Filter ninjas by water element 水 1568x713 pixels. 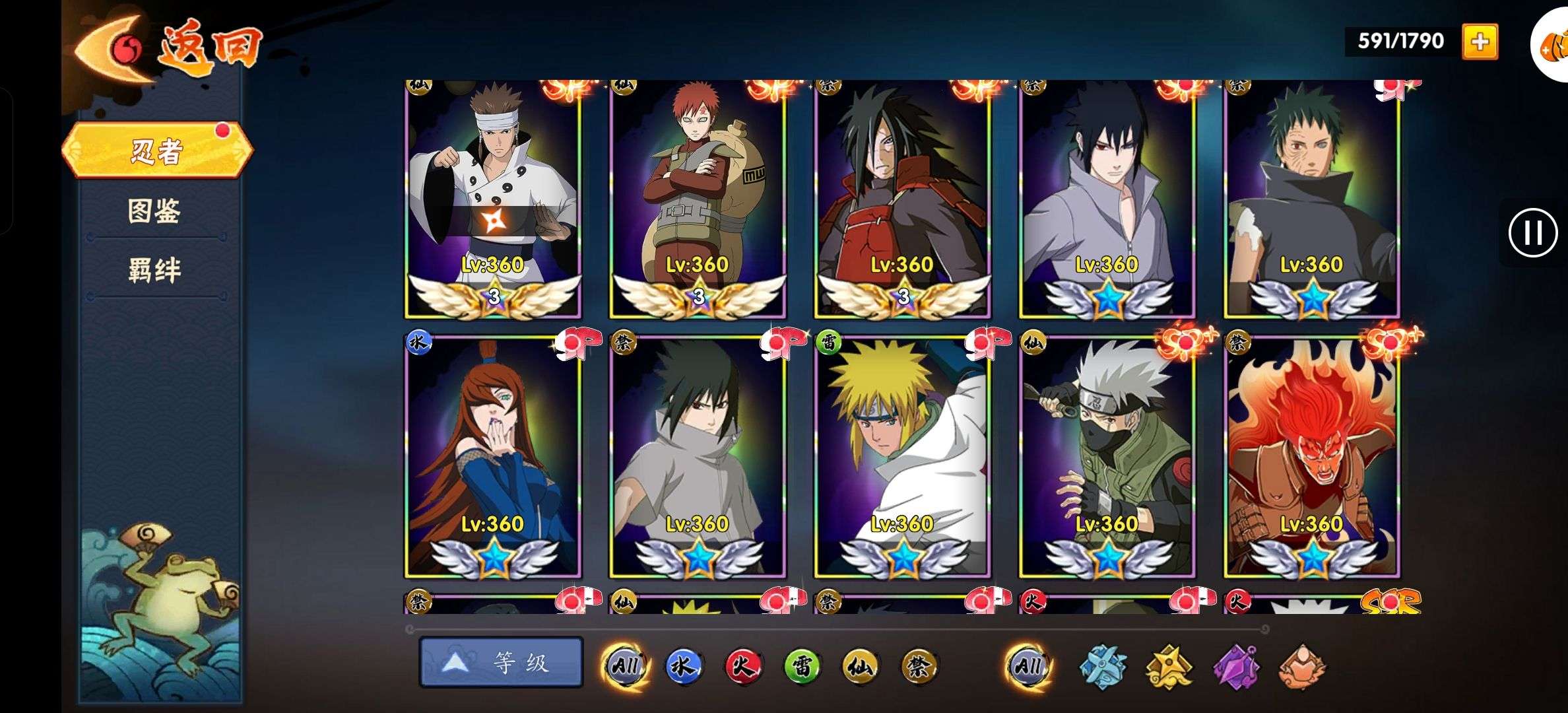pos(682,665)
